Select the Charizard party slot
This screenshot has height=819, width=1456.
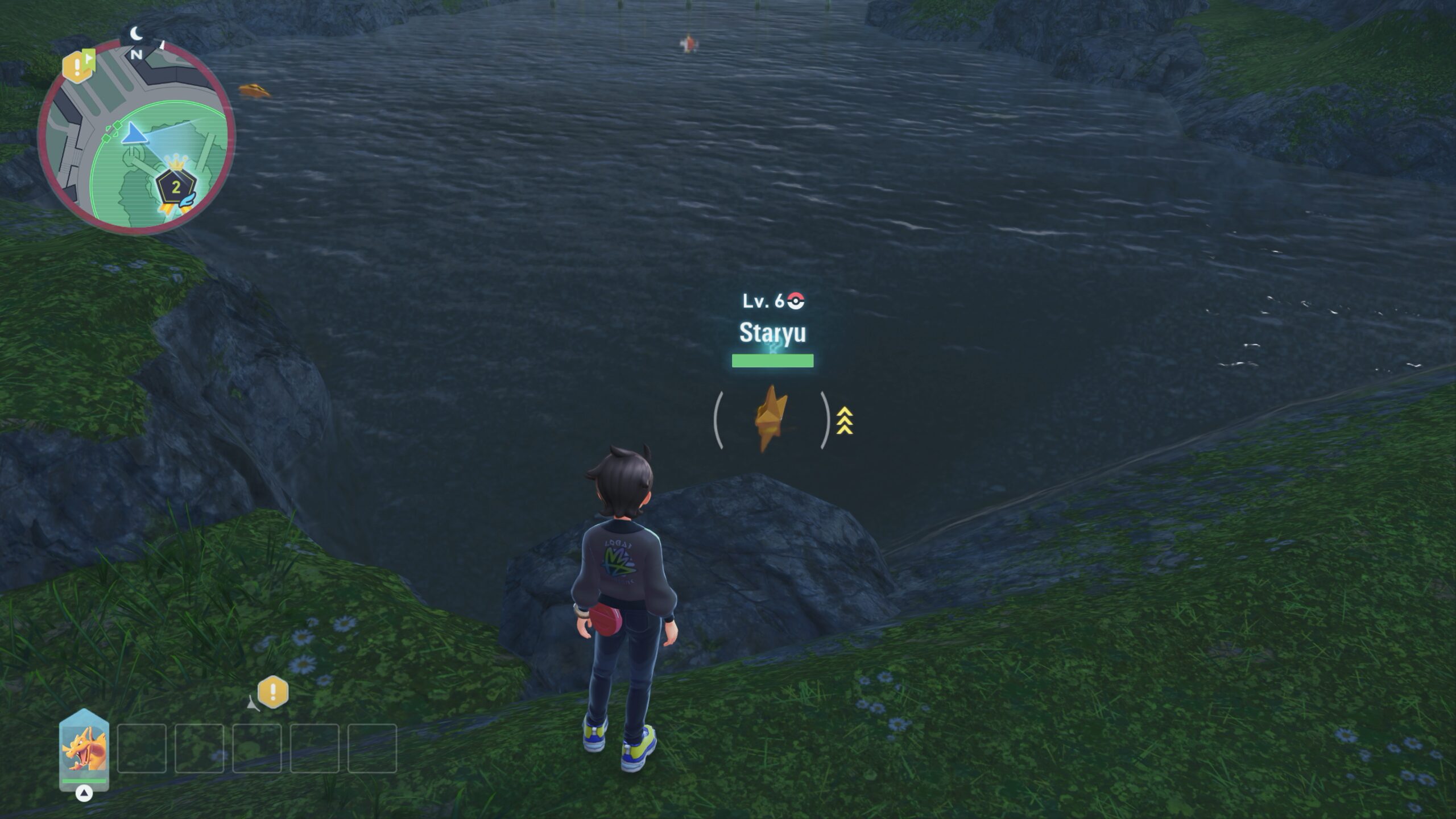(84, 749)
